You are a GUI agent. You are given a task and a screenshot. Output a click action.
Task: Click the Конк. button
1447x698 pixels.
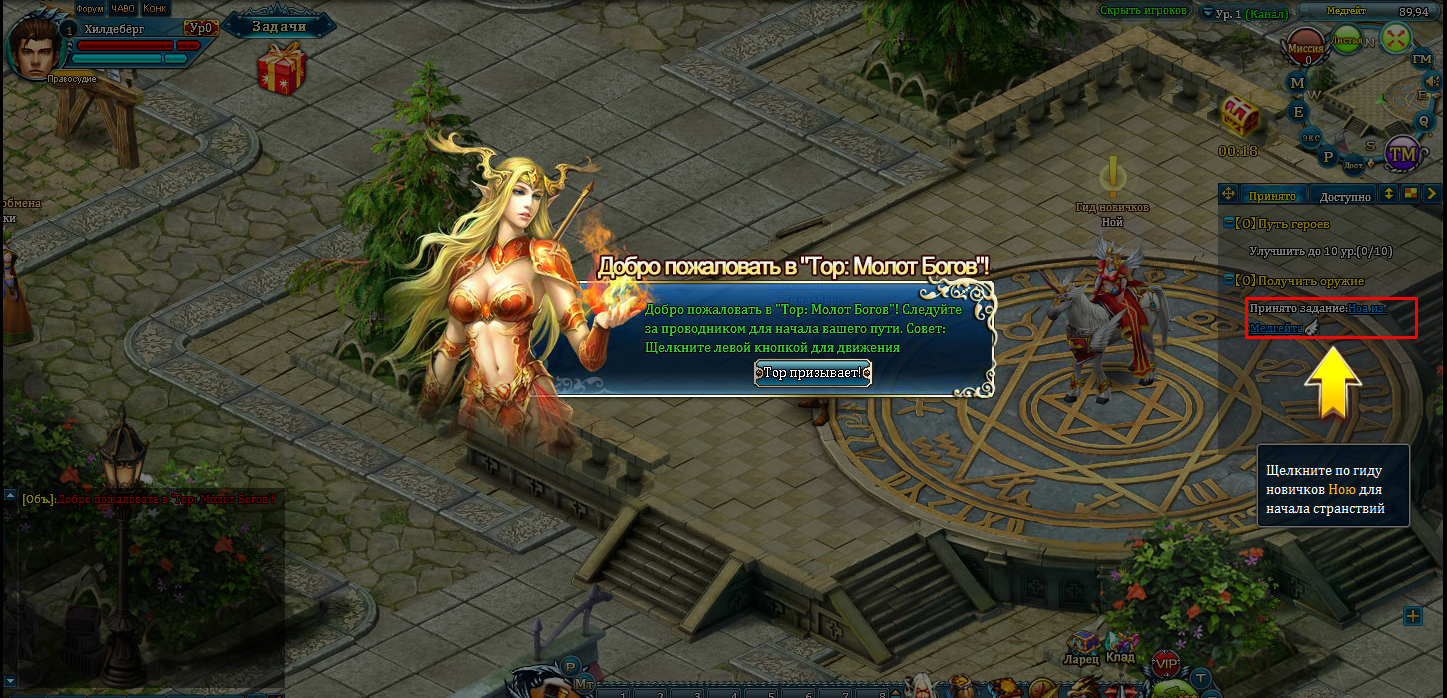154,8
